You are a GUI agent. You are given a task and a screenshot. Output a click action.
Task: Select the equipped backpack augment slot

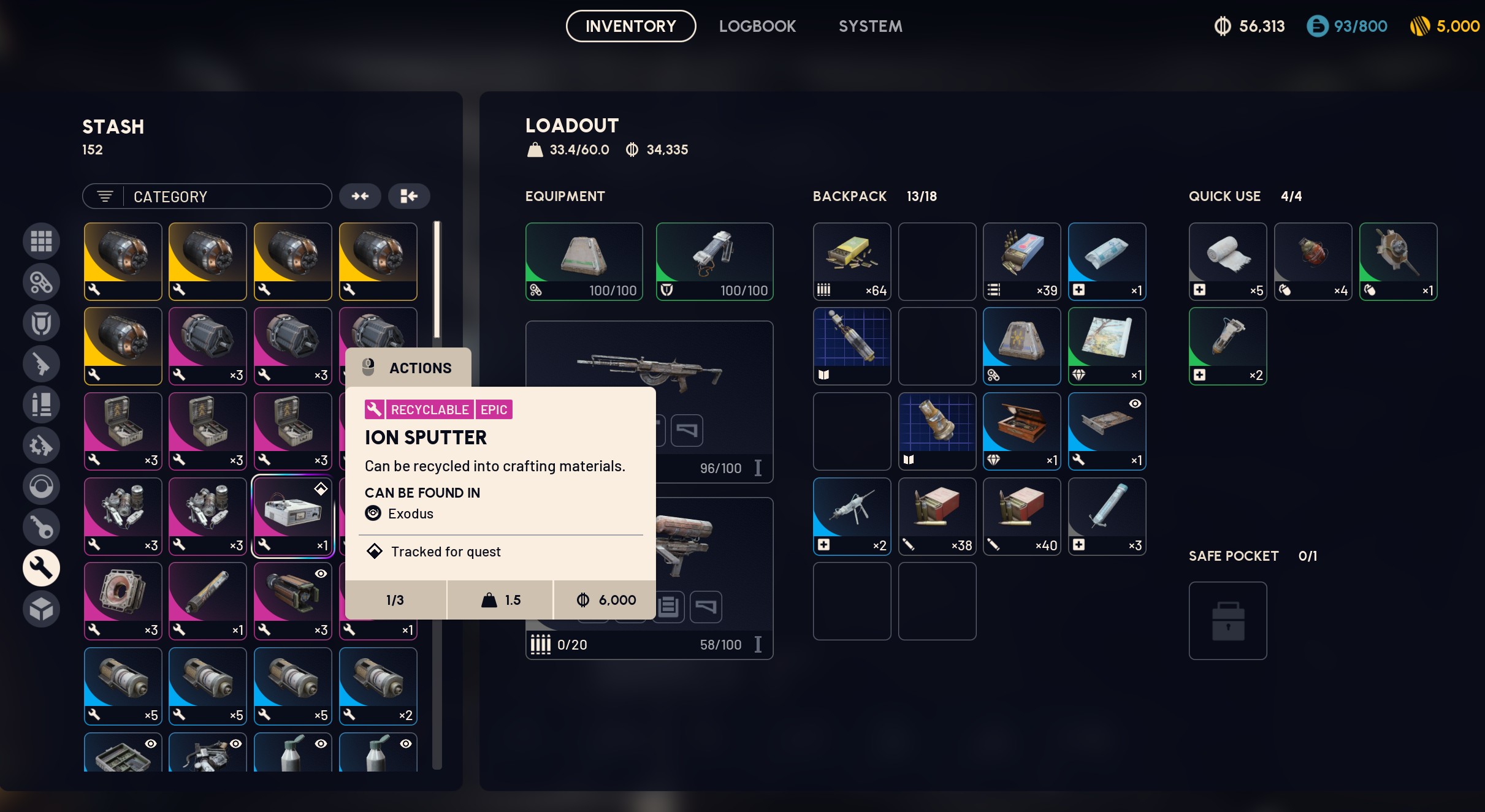pos(584,261)
